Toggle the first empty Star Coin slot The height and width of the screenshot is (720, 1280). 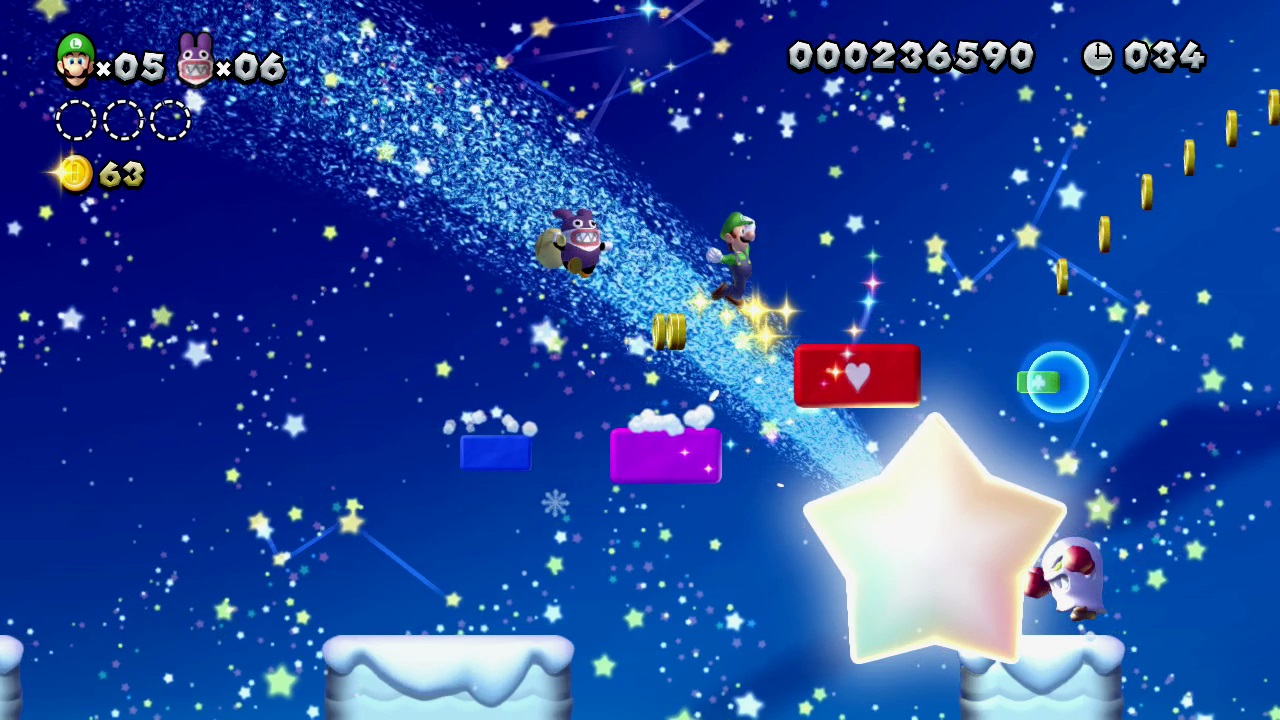(77, 120)
